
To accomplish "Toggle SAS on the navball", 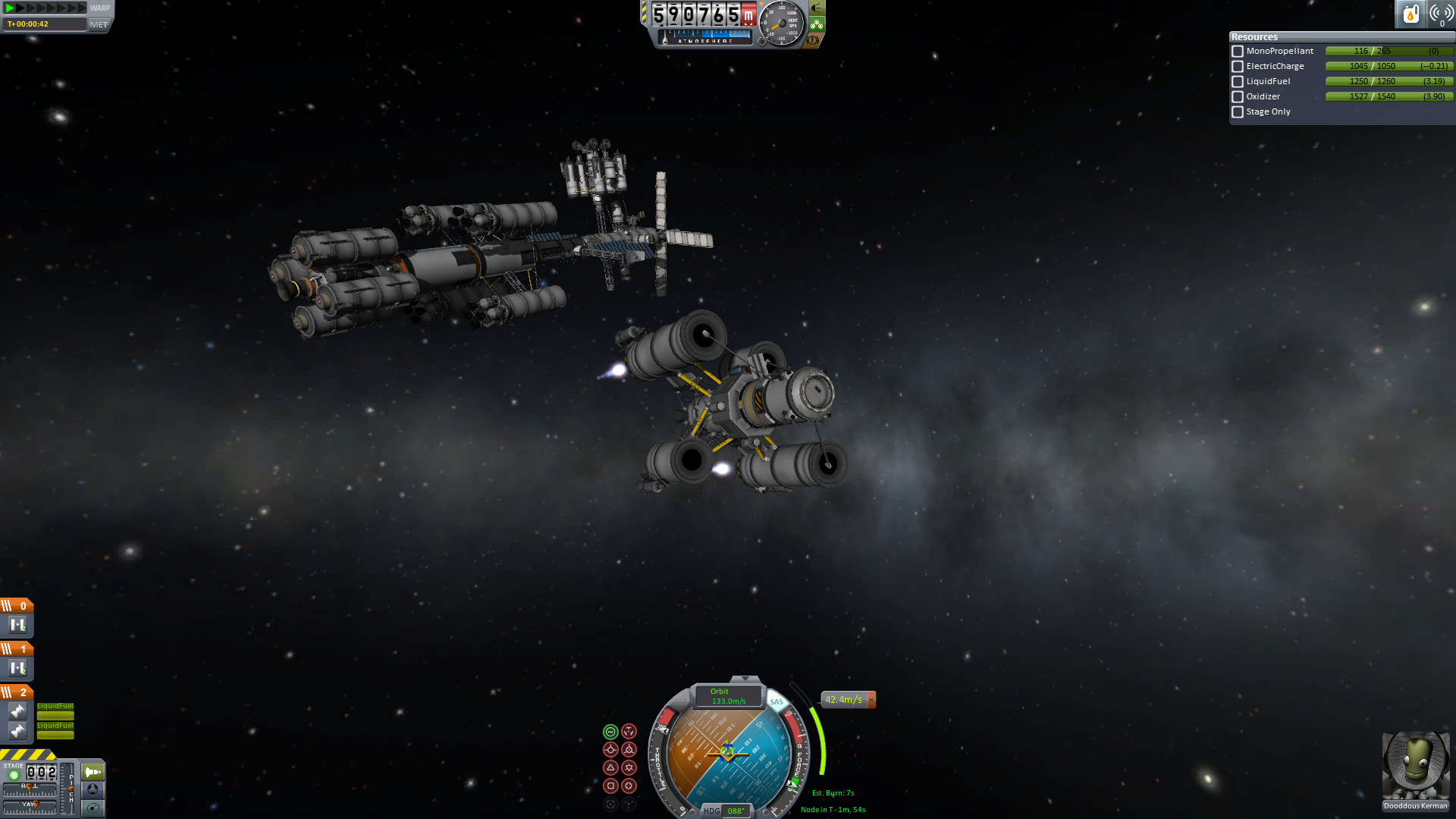I will click(777, 701).
